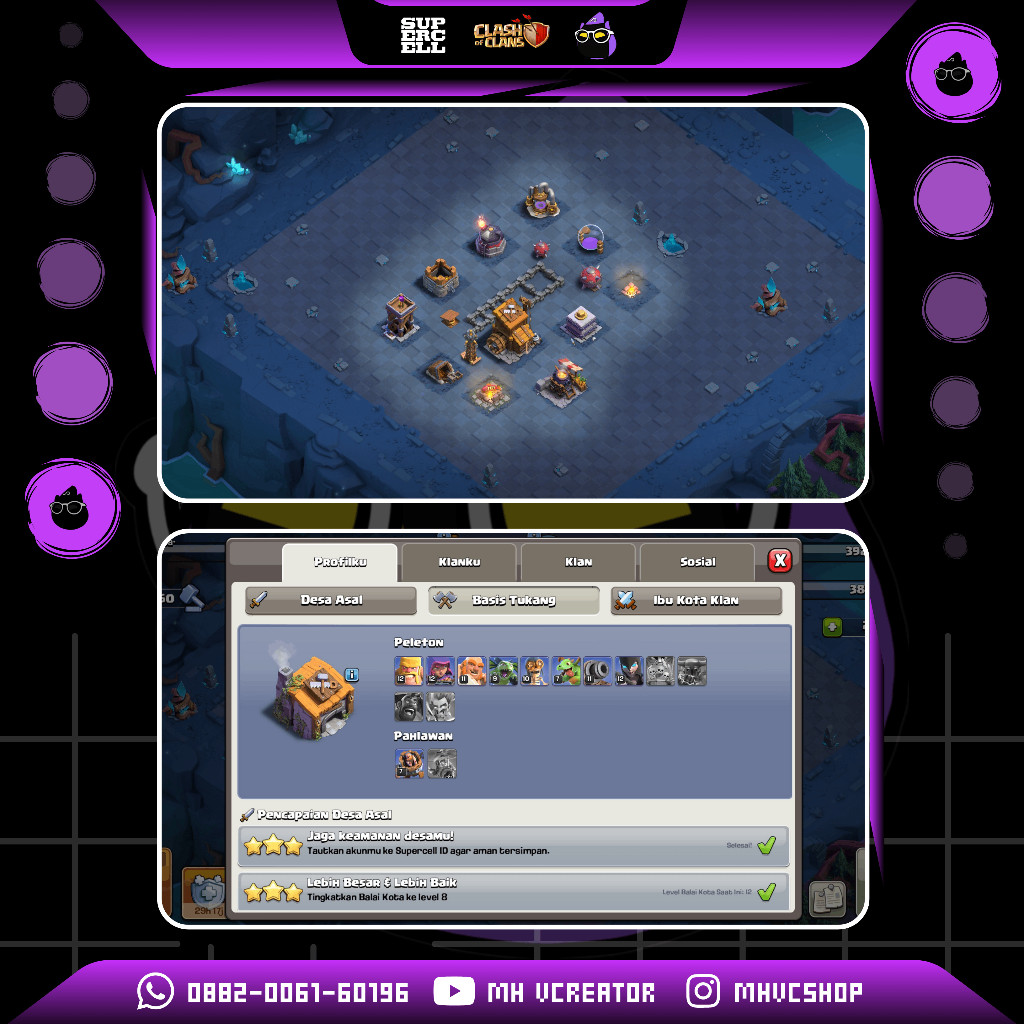Screen dimensions: 1024x1024
Task: Select the Cannon Cart troop icon
Action: point(597,671)
